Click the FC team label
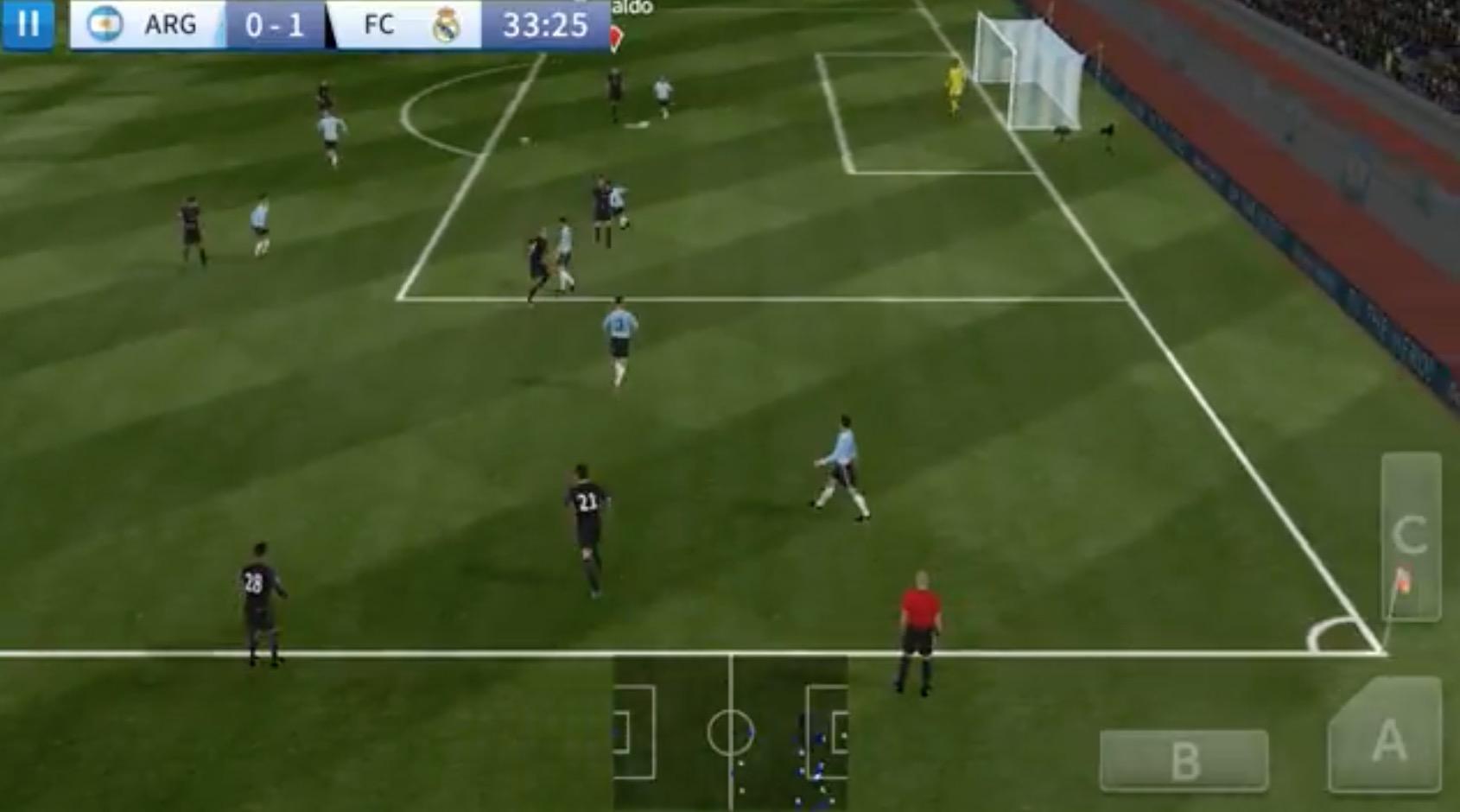 pyautogui.click(x=378, y=23)
